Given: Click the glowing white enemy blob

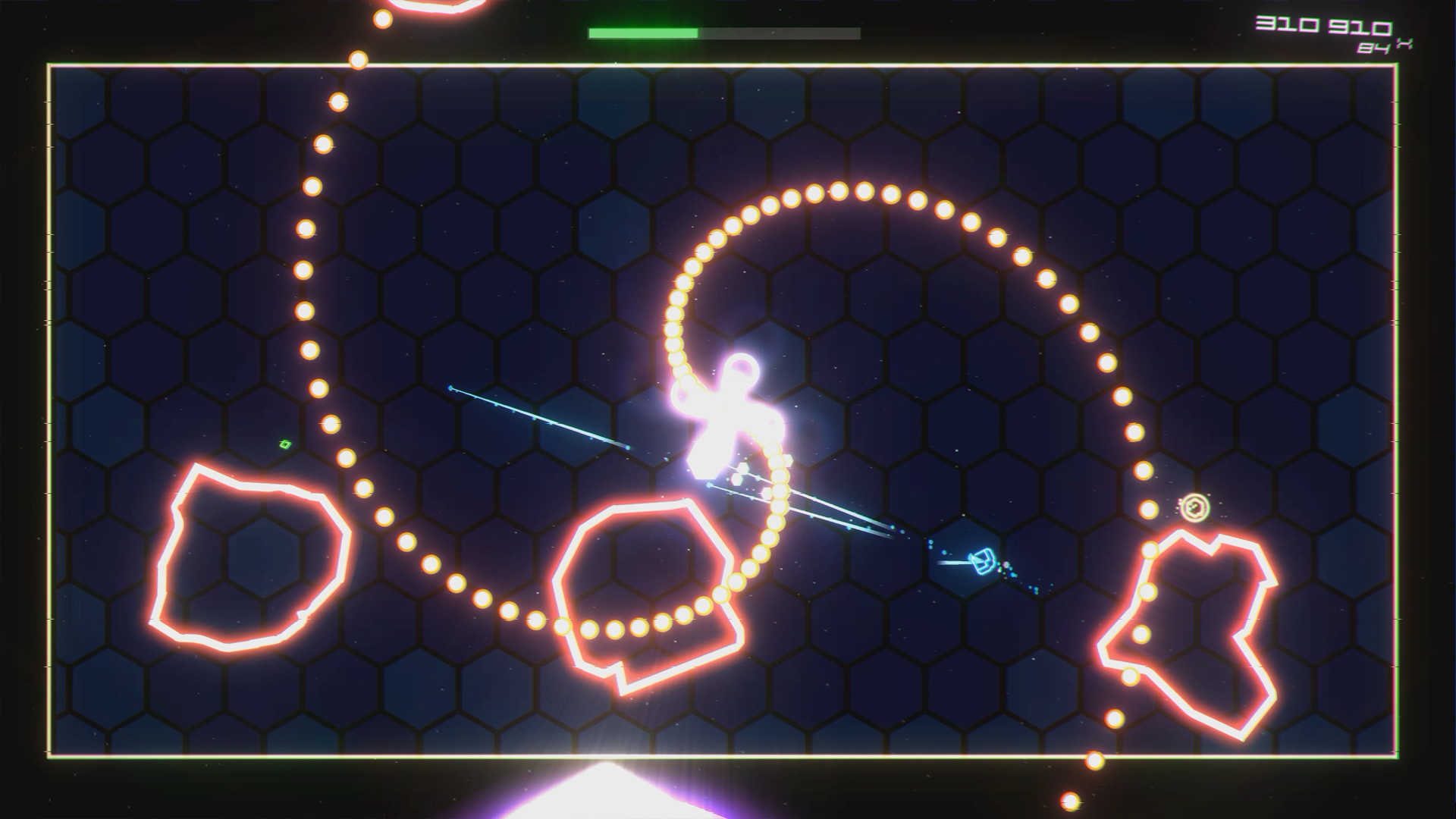Looking at the screenshot, I should [728, 417].
